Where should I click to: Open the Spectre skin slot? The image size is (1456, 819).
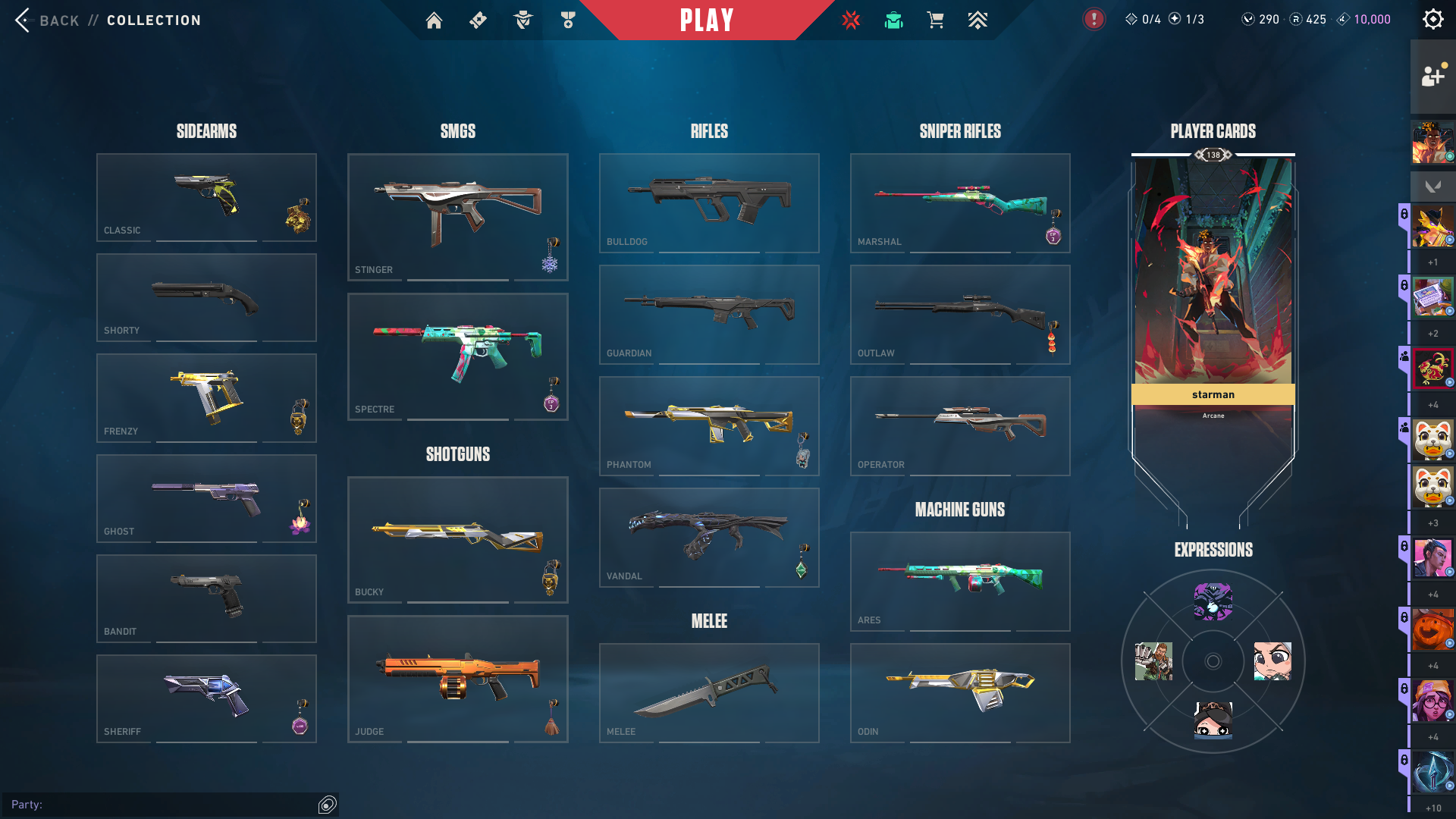click(457, 356)
